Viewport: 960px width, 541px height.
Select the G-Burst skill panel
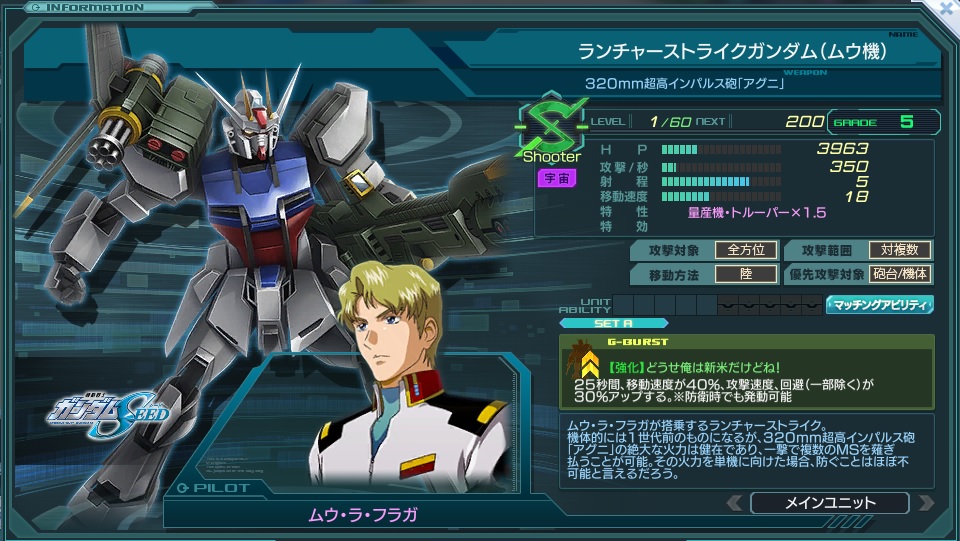746,370
